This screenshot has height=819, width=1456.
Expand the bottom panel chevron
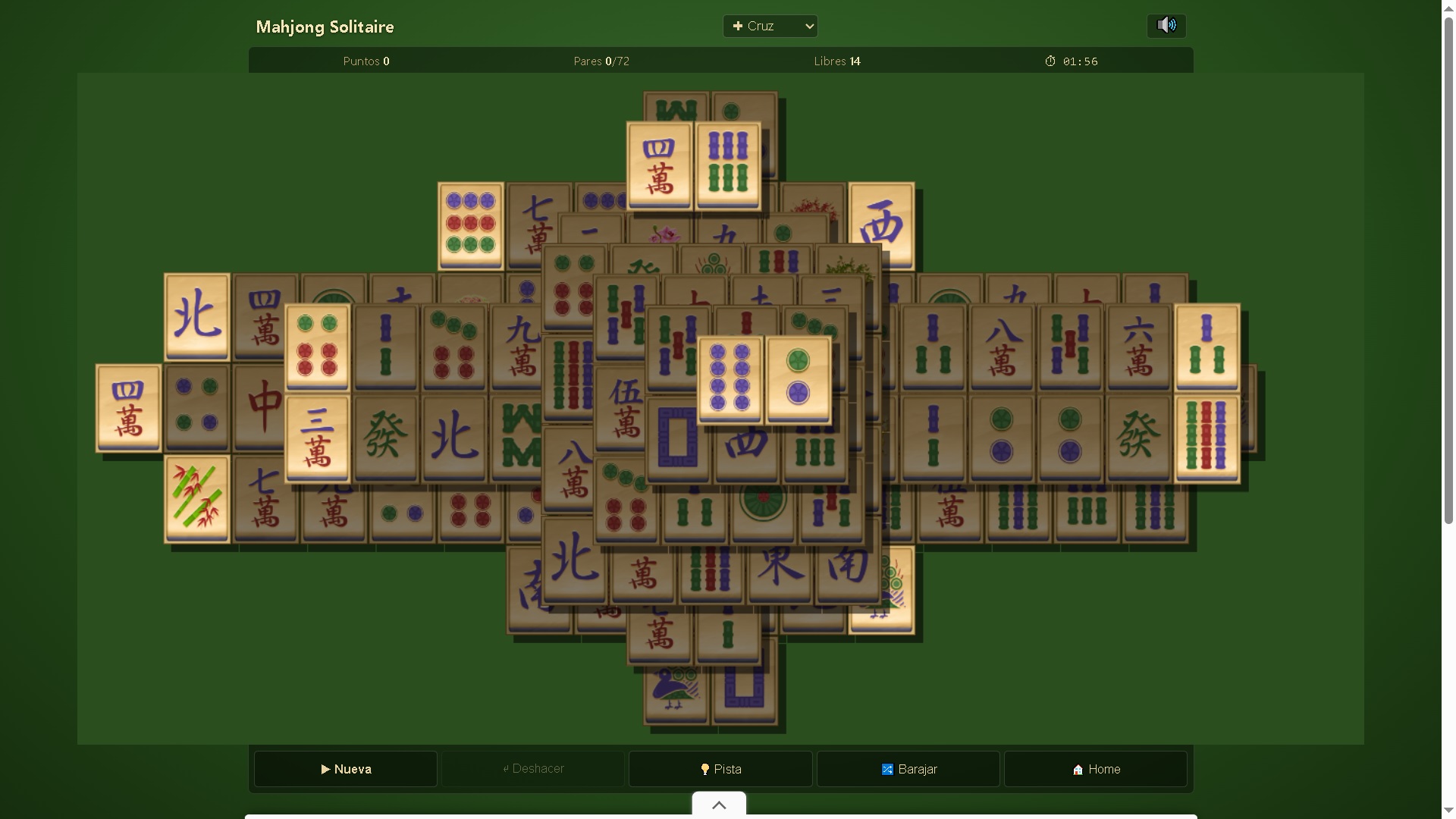[718, 805]
